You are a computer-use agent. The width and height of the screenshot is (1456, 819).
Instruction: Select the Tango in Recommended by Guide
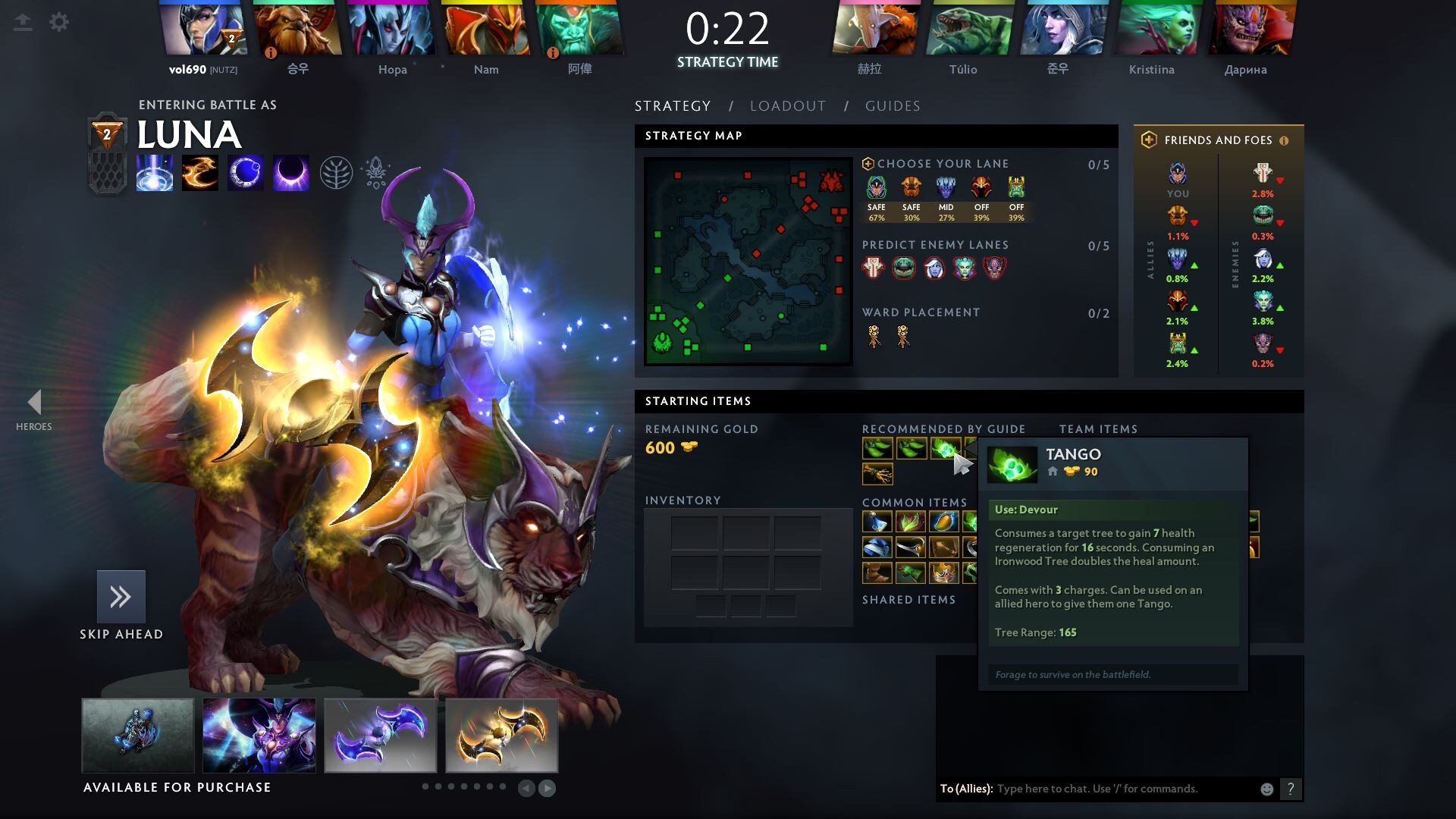pos(944,449)
